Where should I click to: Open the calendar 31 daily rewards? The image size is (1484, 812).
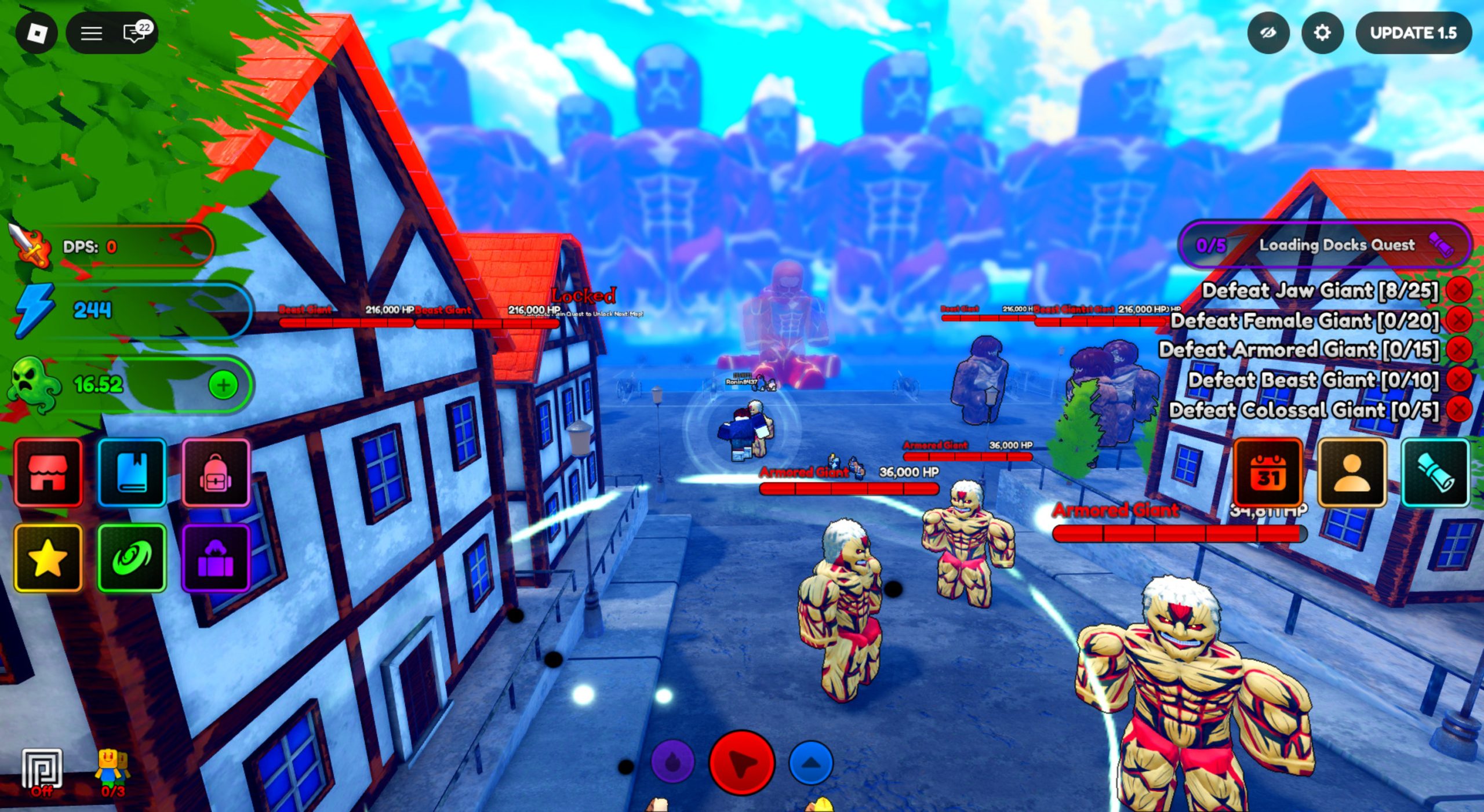click(1268, 473)
